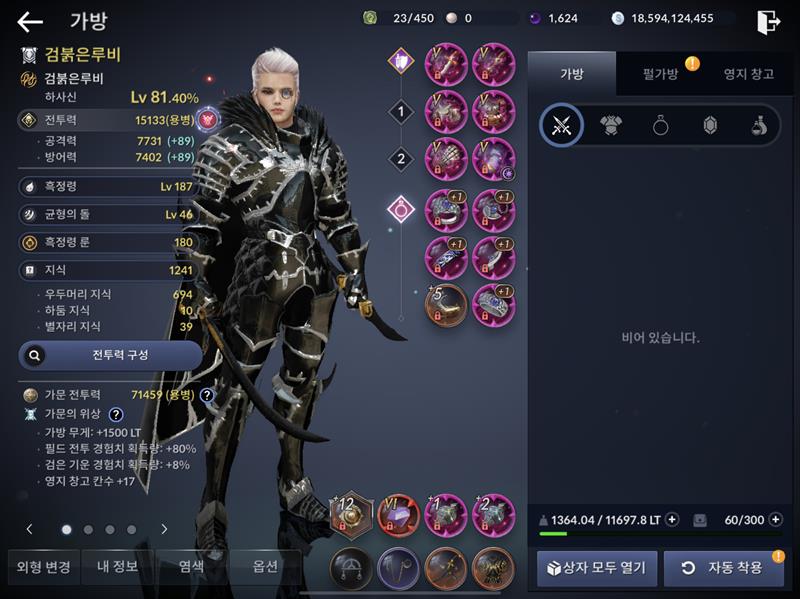Increase bag slot count with plus button
The height and width of the screenshot is (599, 800).
(x=778, y=519)
